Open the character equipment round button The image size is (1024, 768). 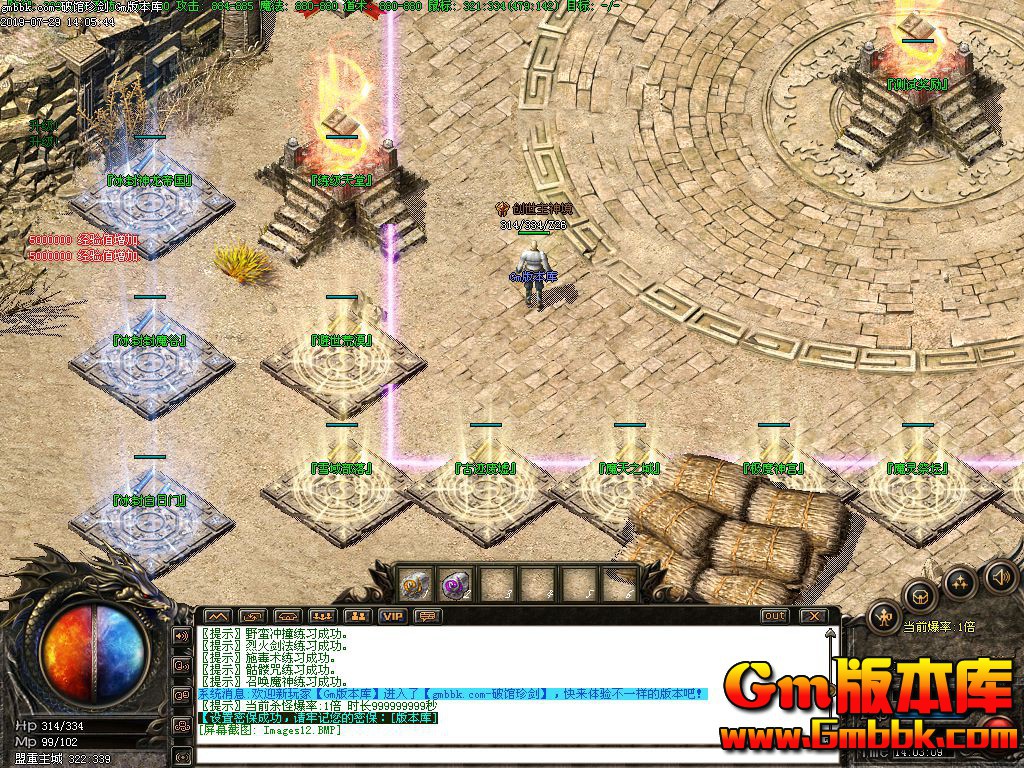pyautogui.click(x=885, y=618)
